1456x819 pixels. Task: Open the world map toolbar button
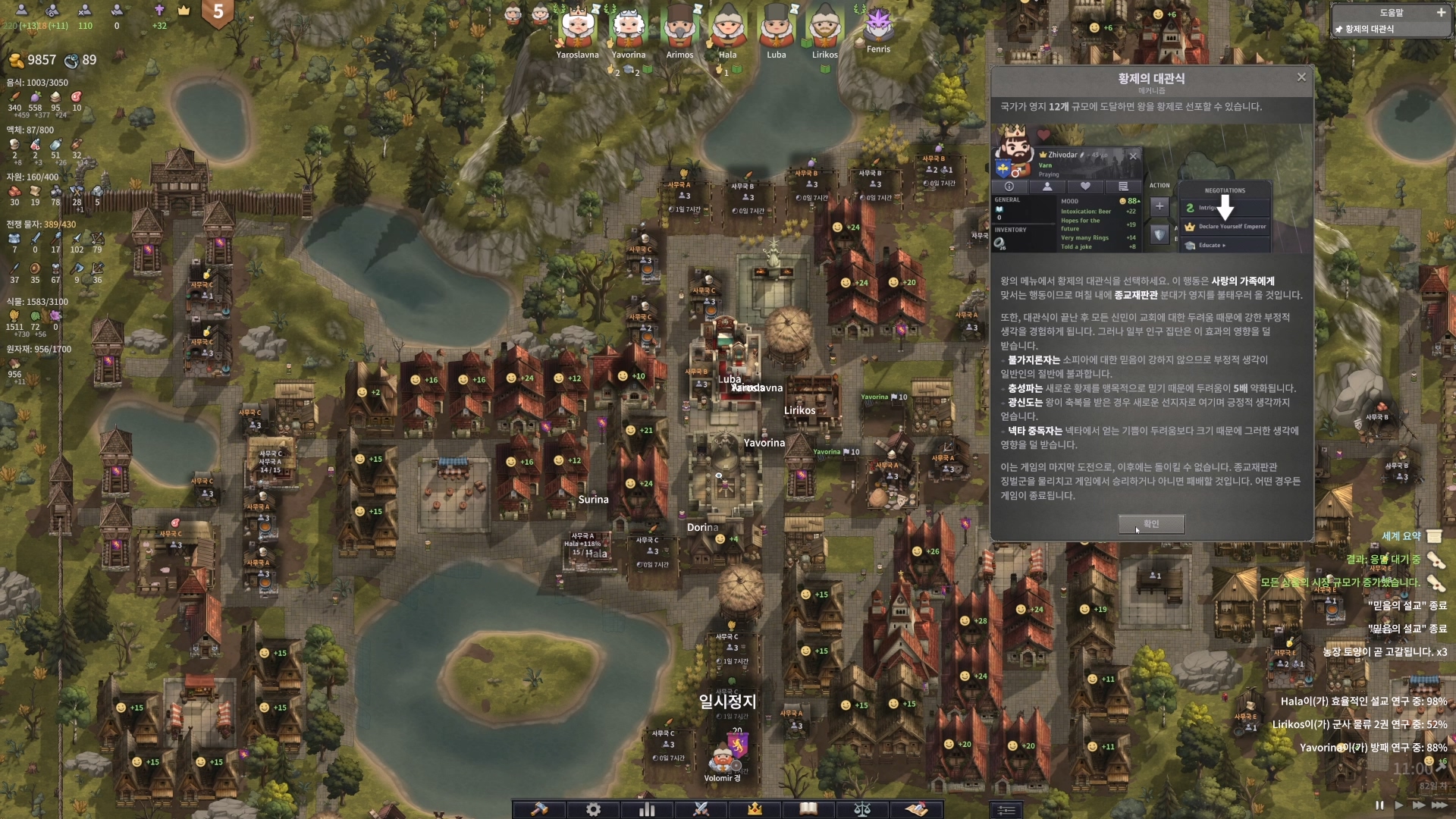pos(916,809)
